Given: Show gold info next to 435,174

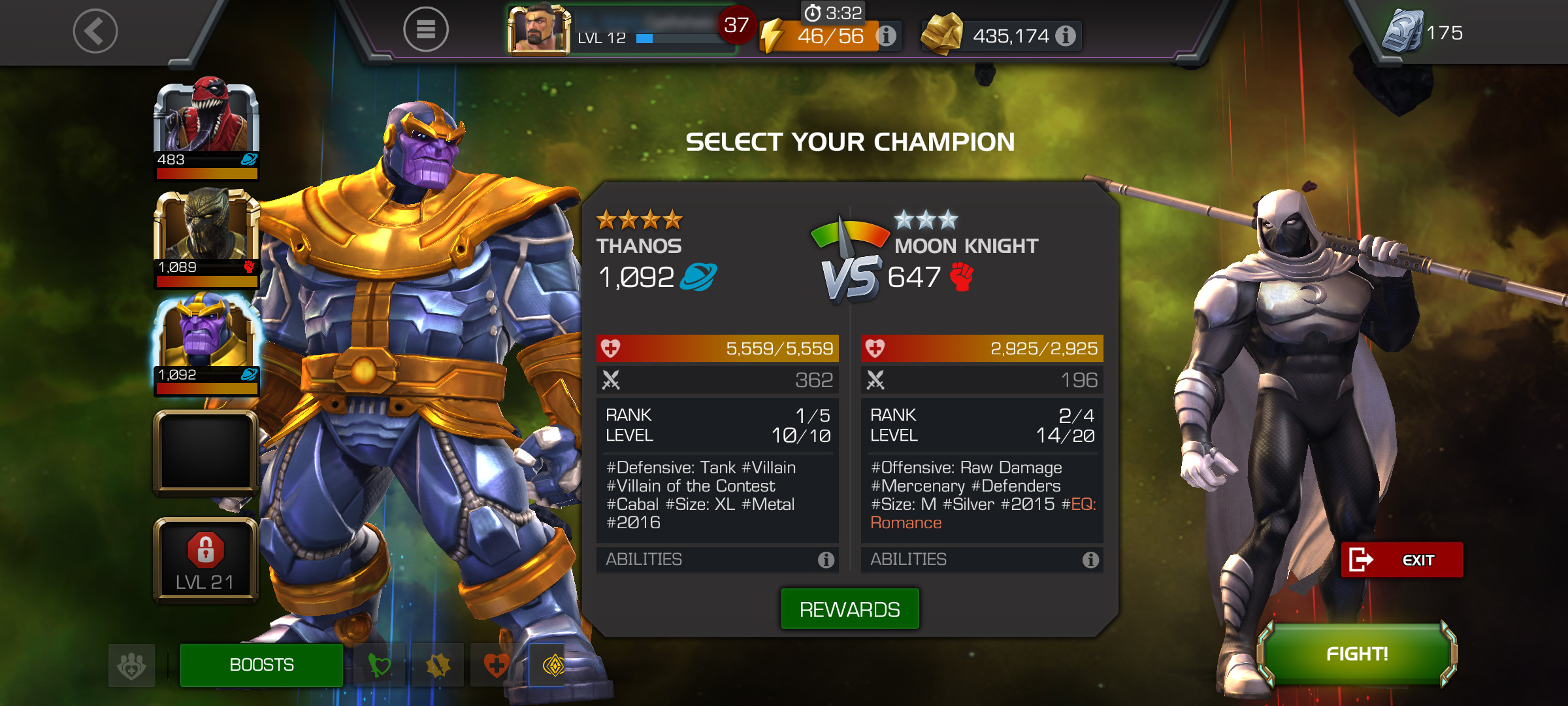Looking at the screenshot, I should coord(1066,36).
